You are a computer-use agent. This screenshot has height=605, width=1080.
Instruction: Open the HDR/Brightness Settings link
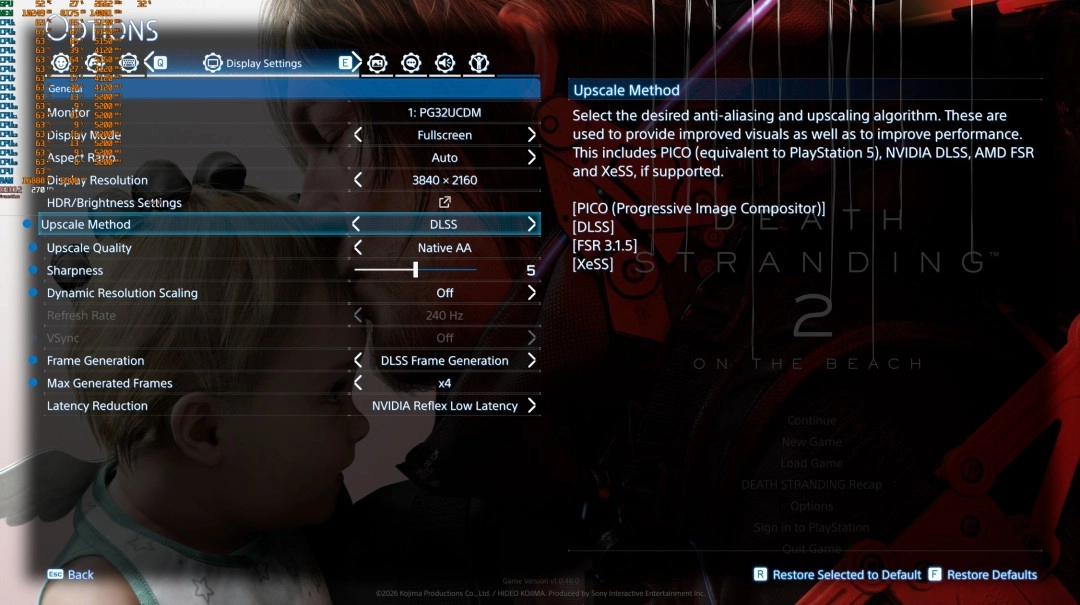[x=445, y=203]
